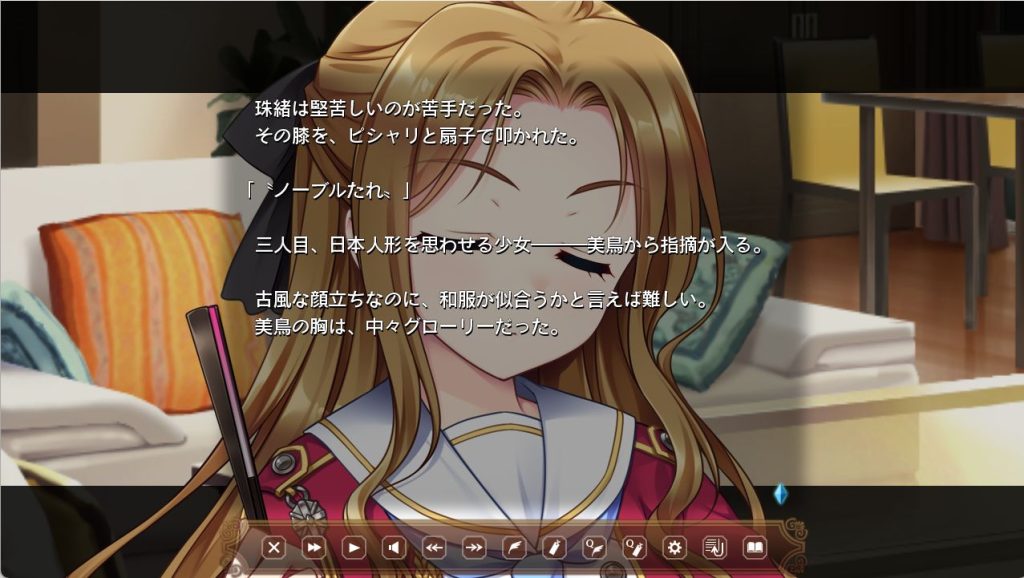The width and height of the screenshot is (1024, 578).
Task: Open the load menu with the bottle icon
Action: click(x=554, y=548)
